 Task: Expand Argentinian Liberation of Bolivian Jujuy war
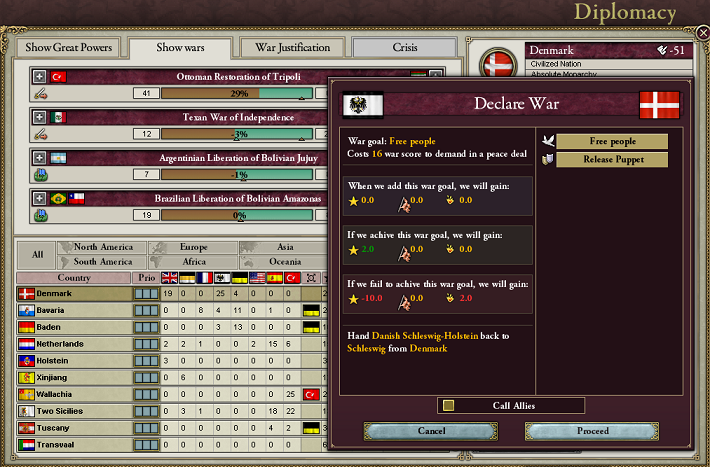(39, 158)
